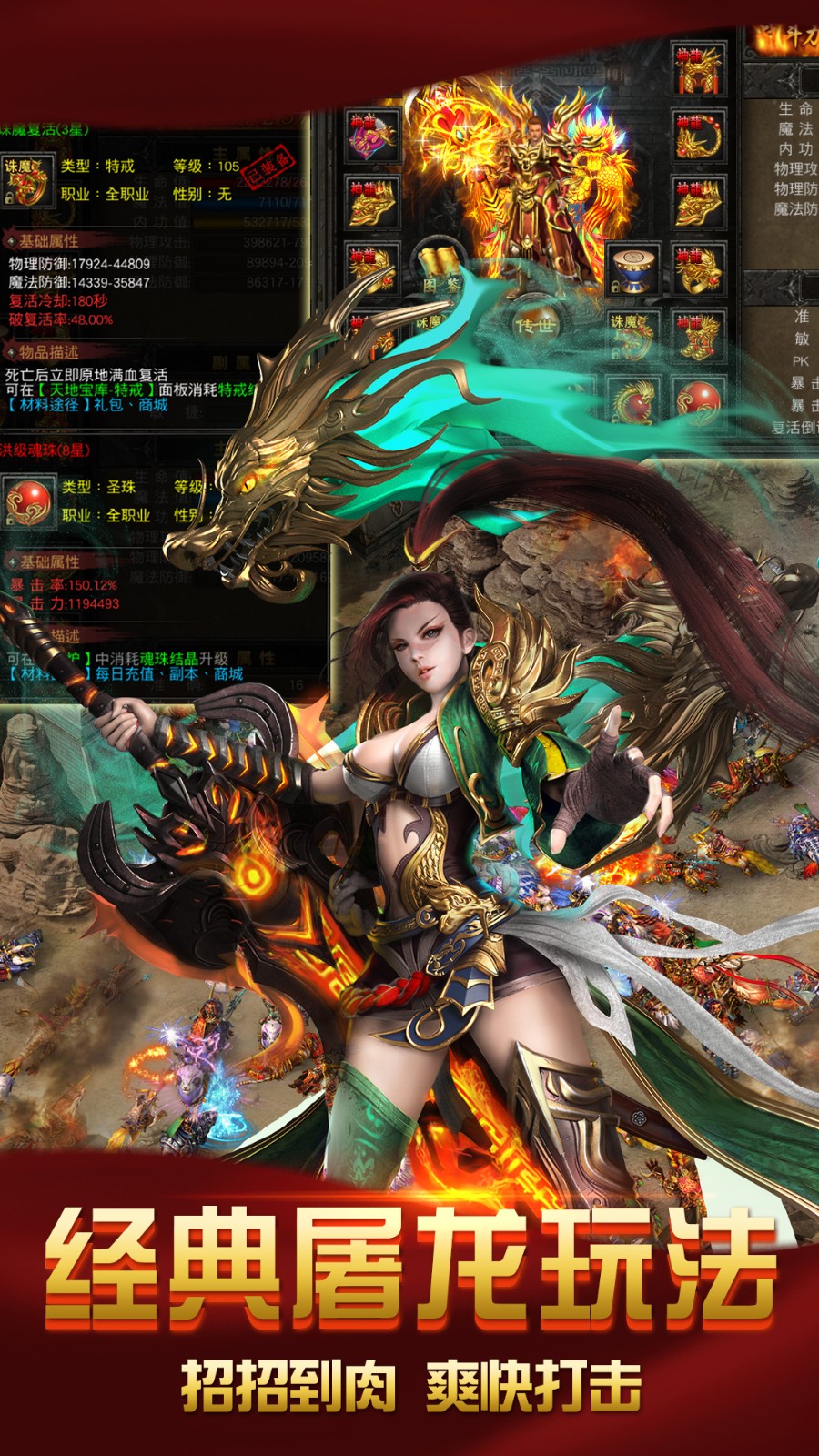Choose the locked dragon-wrapped orb slot
Screen dimensions: 819x1456
(x=633, y=400)
